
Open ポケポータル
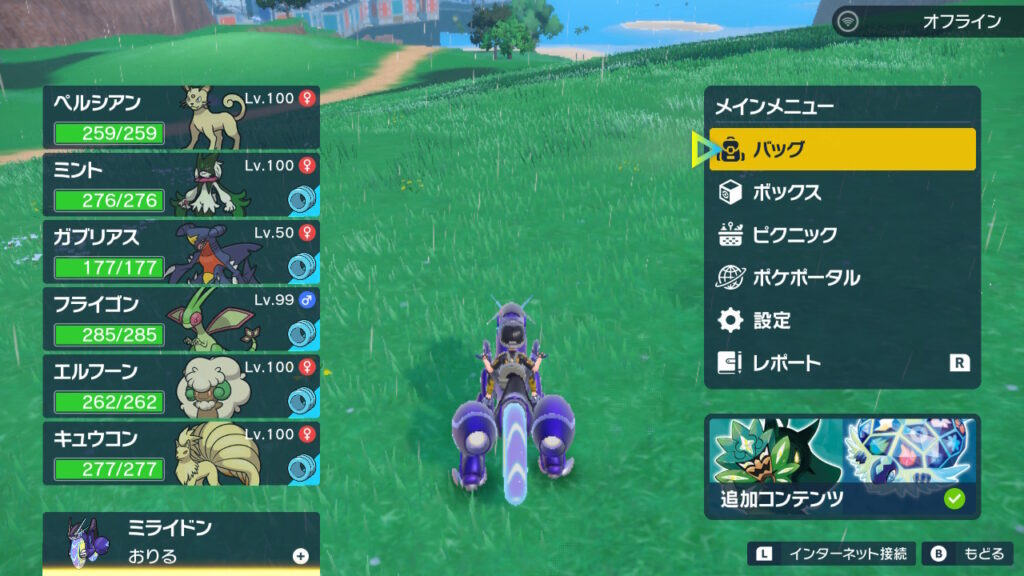coord(842,277)
